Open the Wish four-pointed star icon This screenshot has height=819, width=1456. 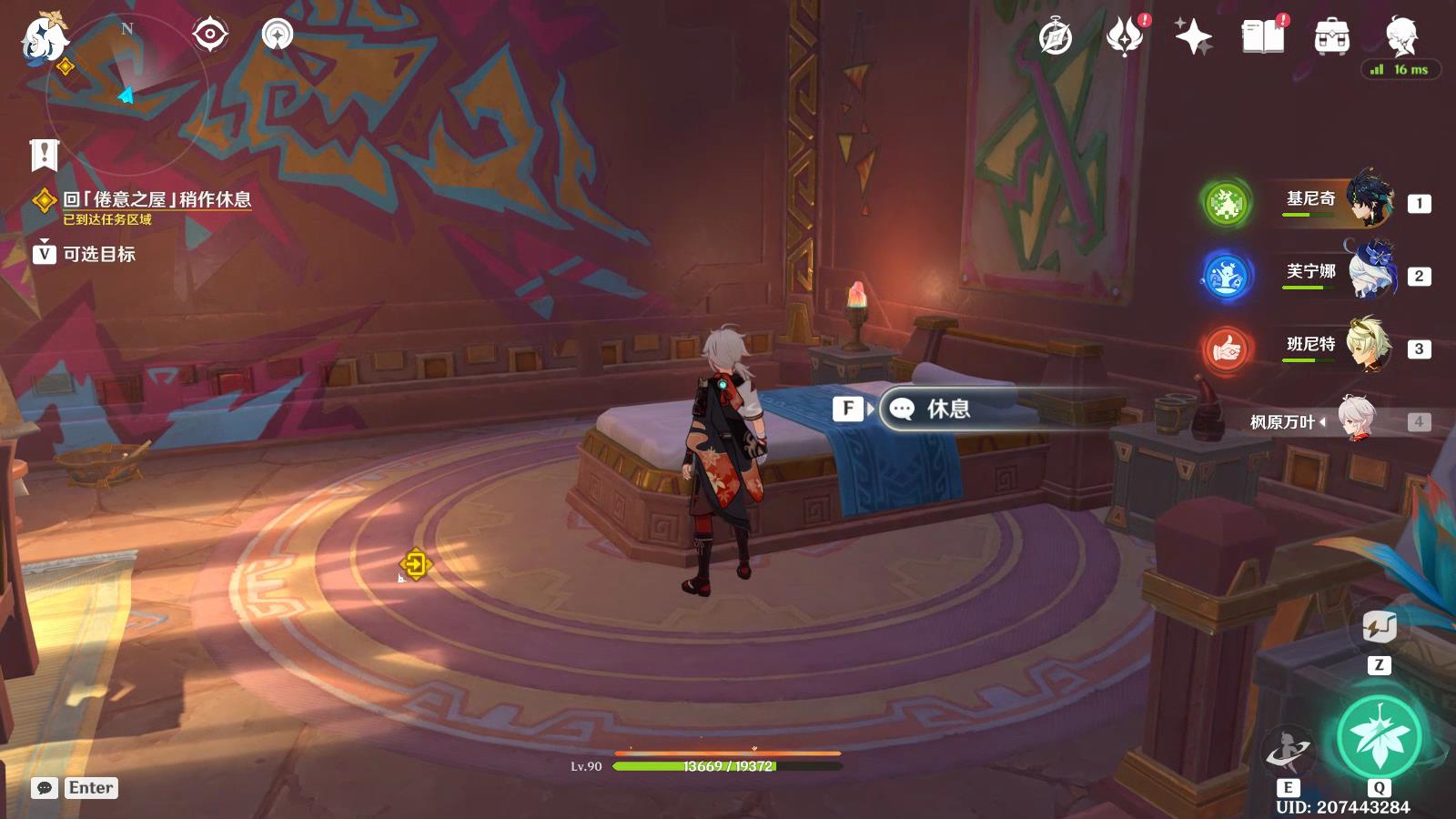pyautogui.click(x=1193, y=37)
